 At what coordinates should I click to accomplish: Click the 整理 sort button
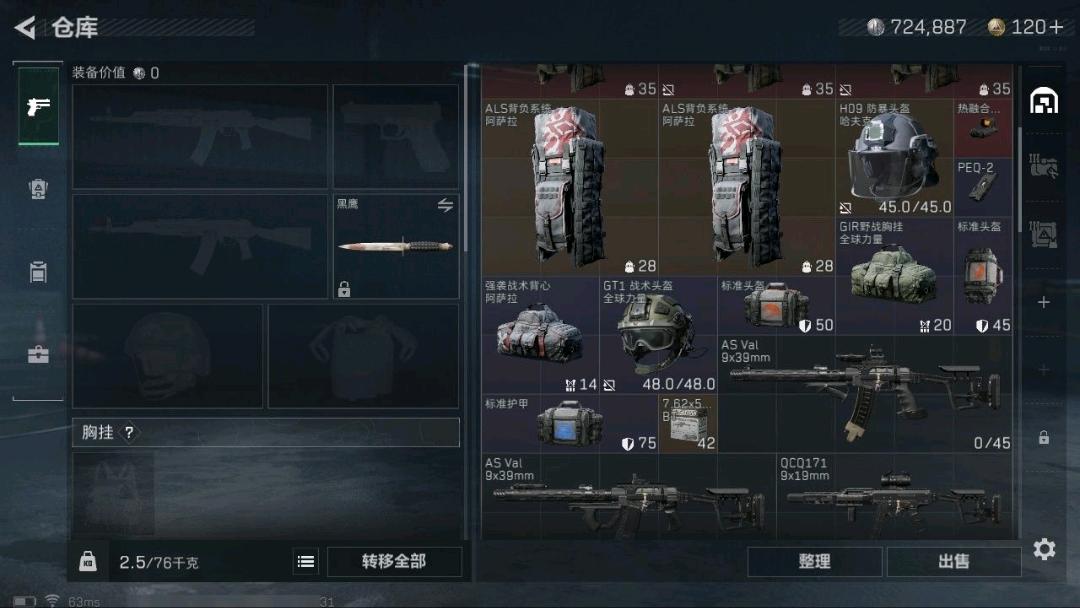814,562
